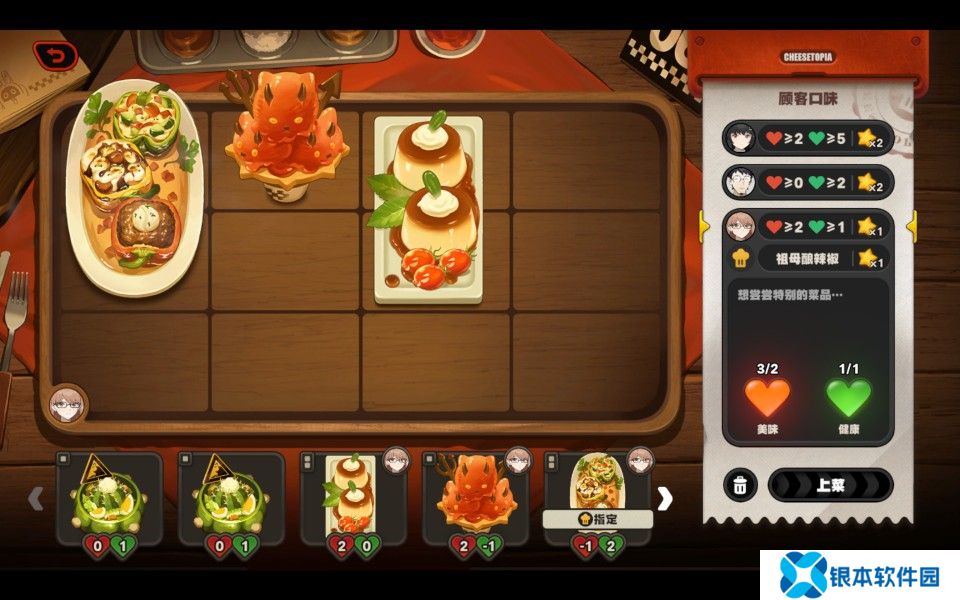Viewport: 960px width, 600px height.
Task: Select the customer order needing 5 health
Action: 805,138
